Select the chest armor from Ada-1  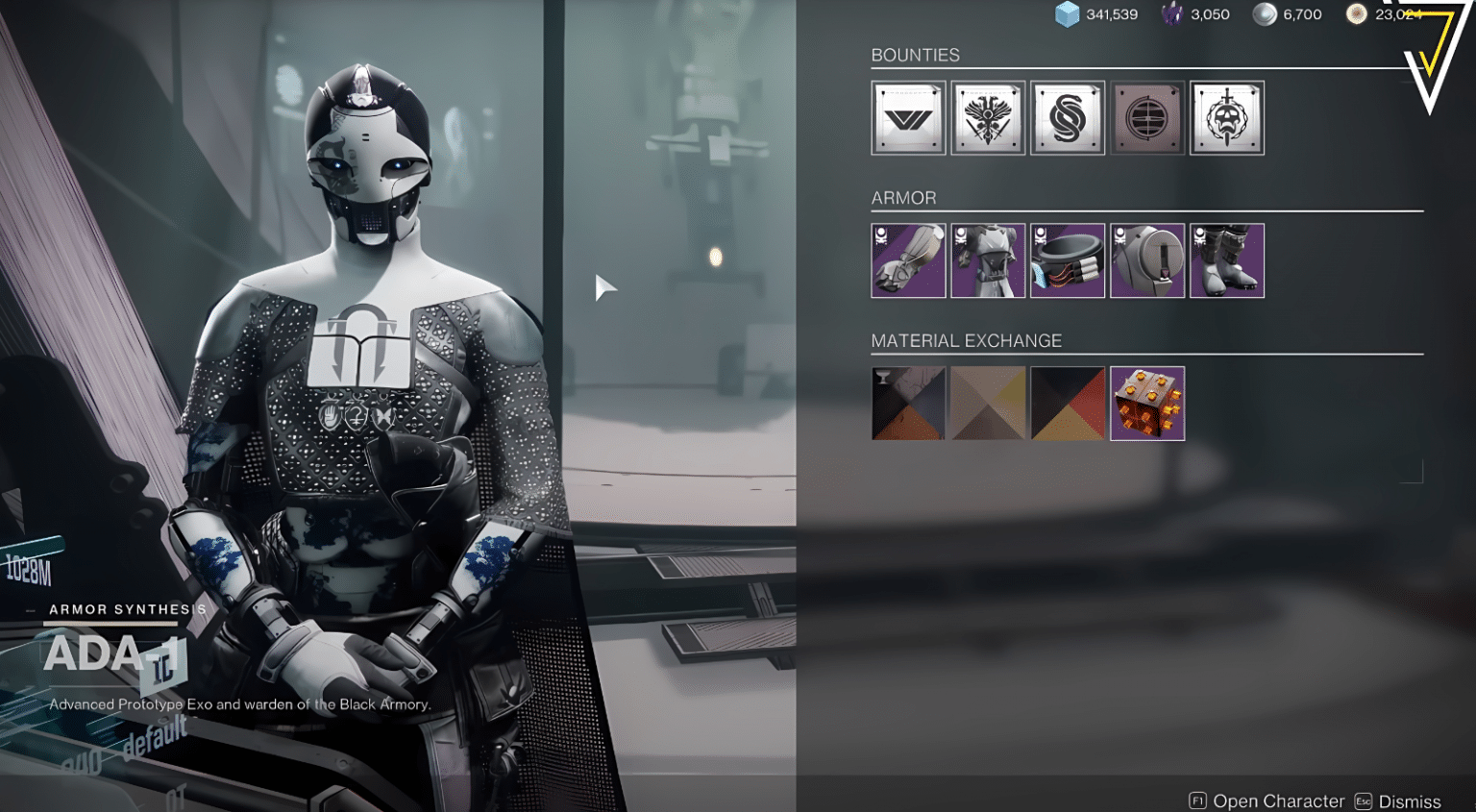[x=987, y=259]
